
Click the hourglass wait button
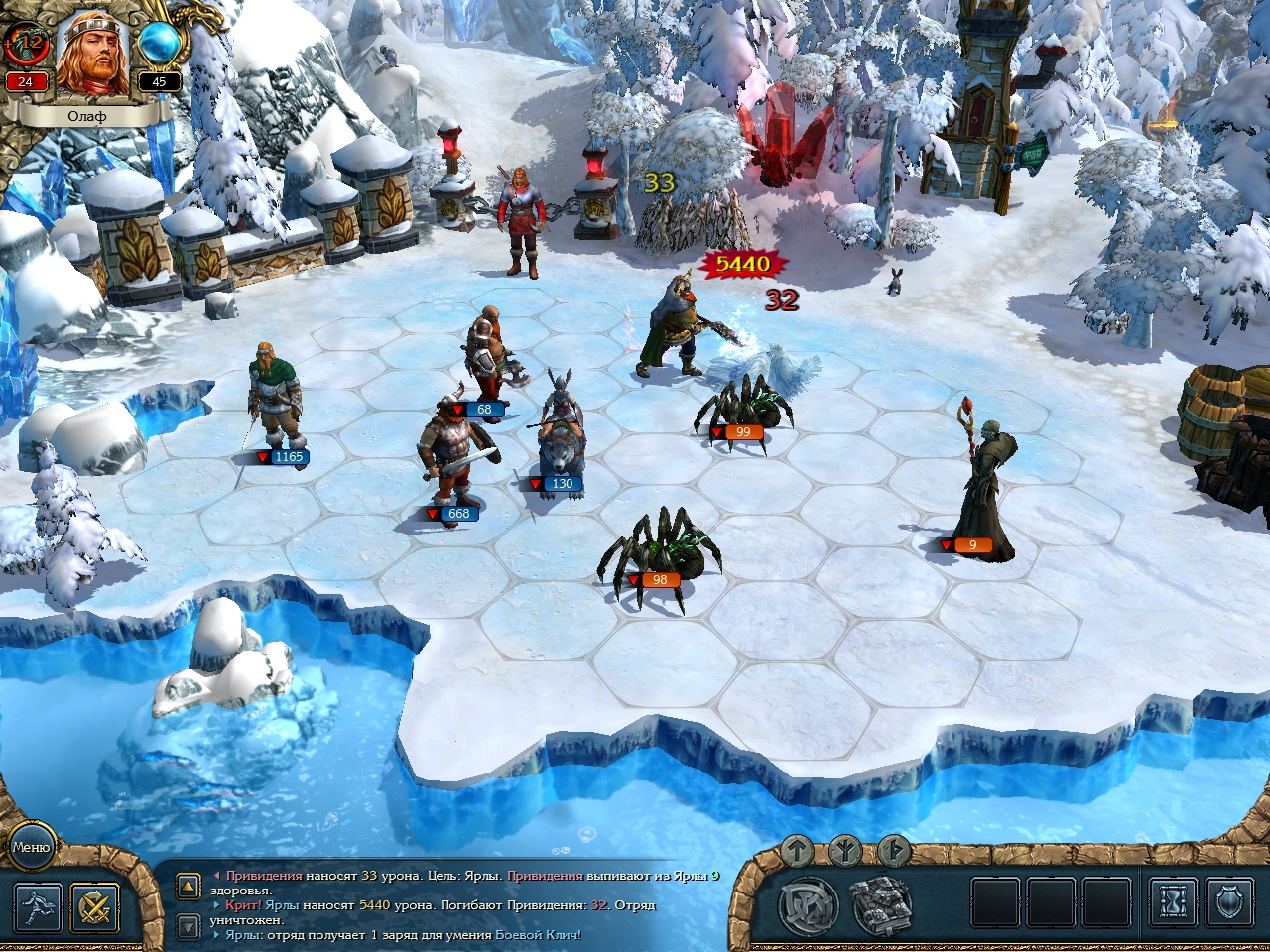tap(1173, 903)
